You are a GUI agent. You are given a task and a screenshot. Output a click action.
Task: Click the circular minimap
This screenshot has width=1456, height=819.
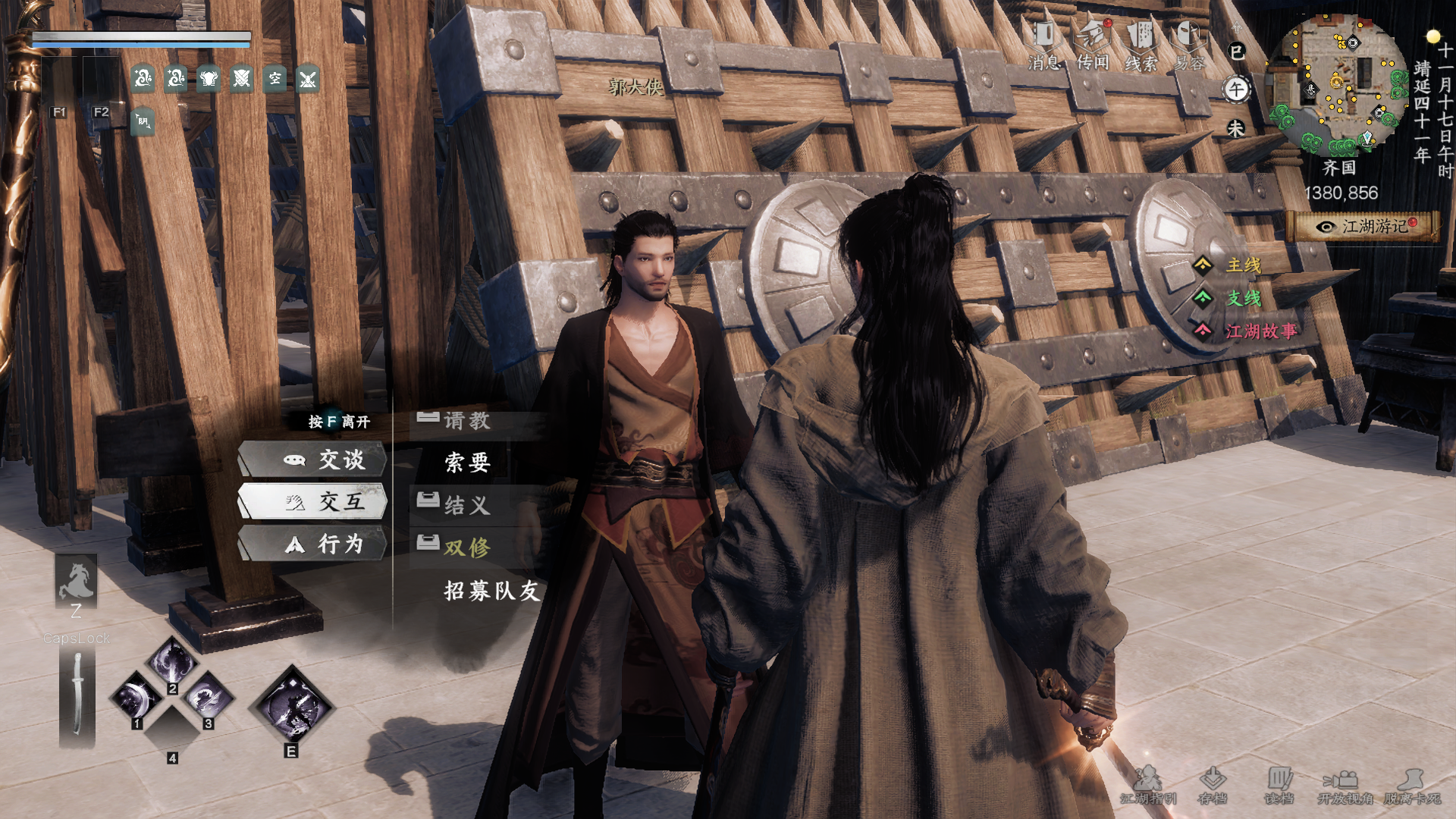1336,85
